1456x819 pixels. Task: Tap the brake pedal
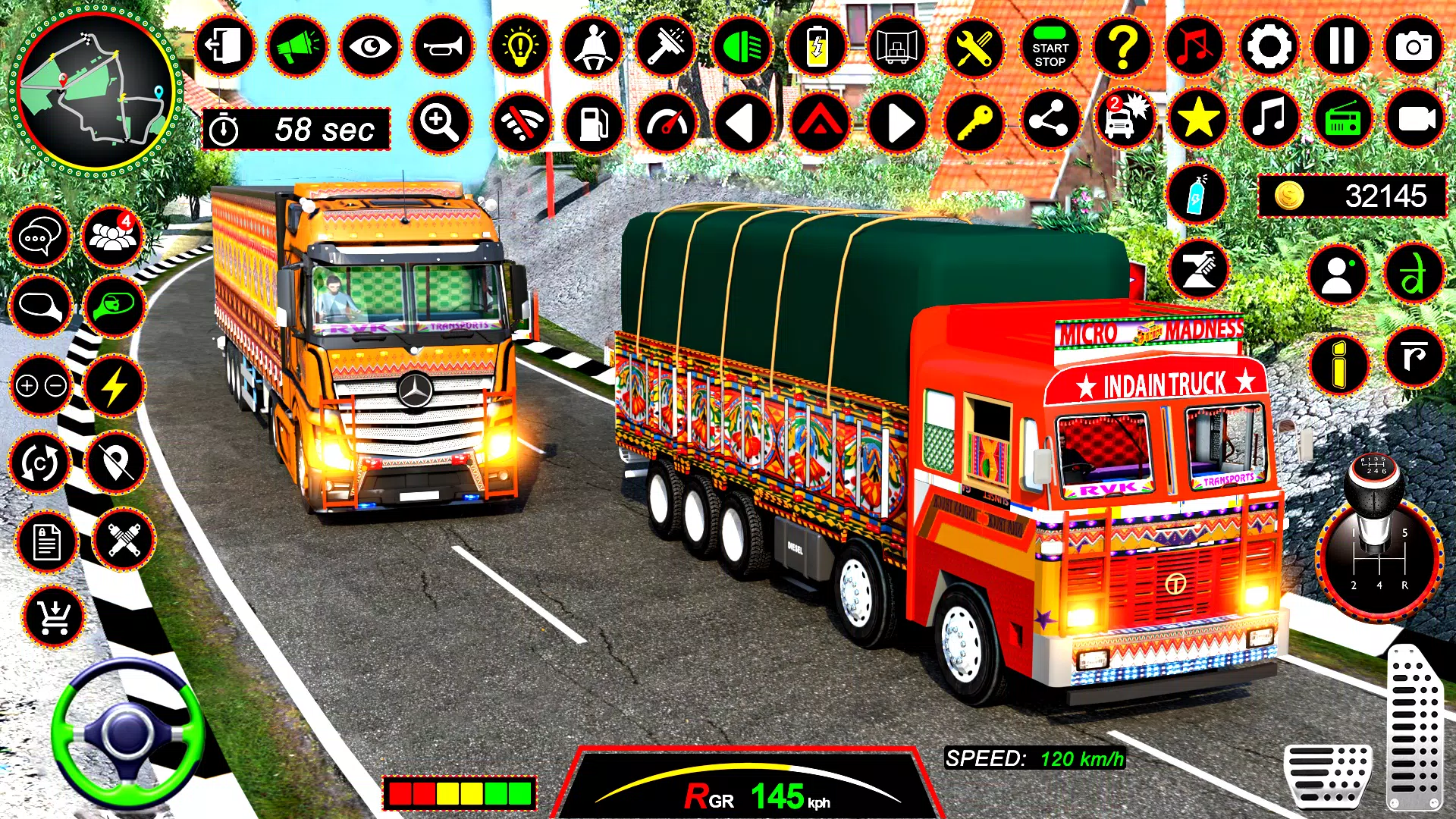[1327, 775]
